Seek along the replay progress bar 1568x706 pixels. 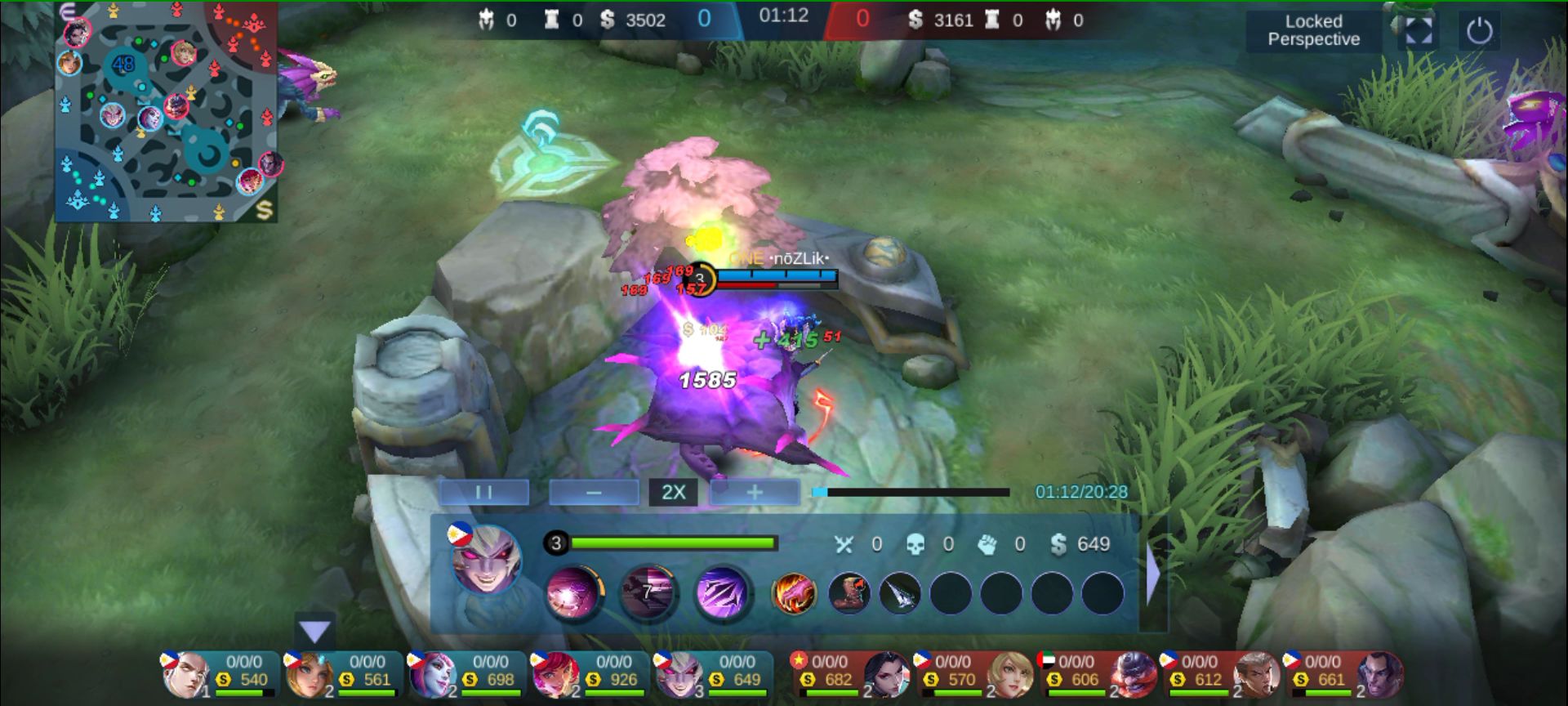click(x=911, y=492)
